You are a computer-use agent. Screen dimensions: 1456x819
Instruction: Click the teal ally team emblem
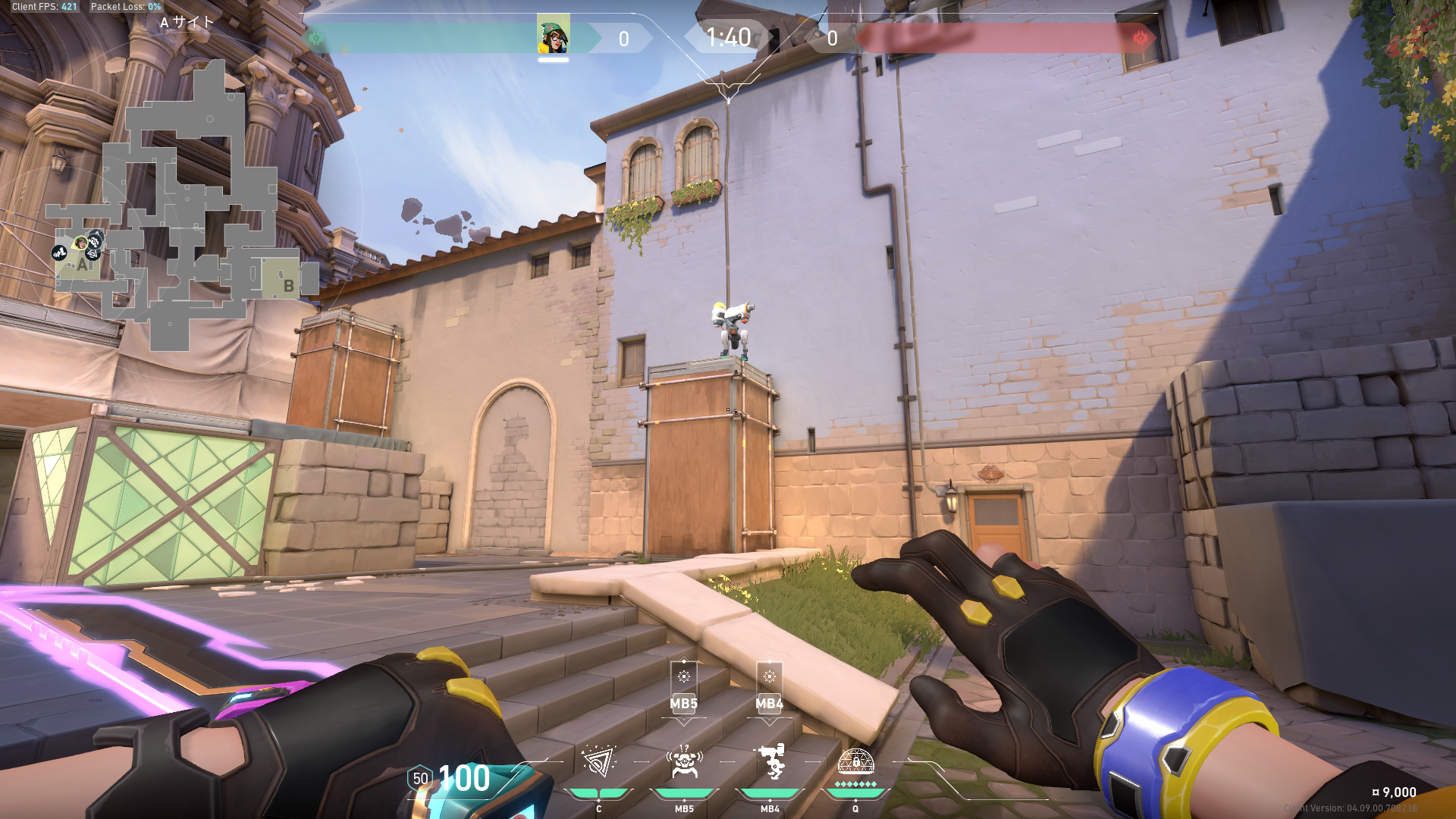click(316, 38)
